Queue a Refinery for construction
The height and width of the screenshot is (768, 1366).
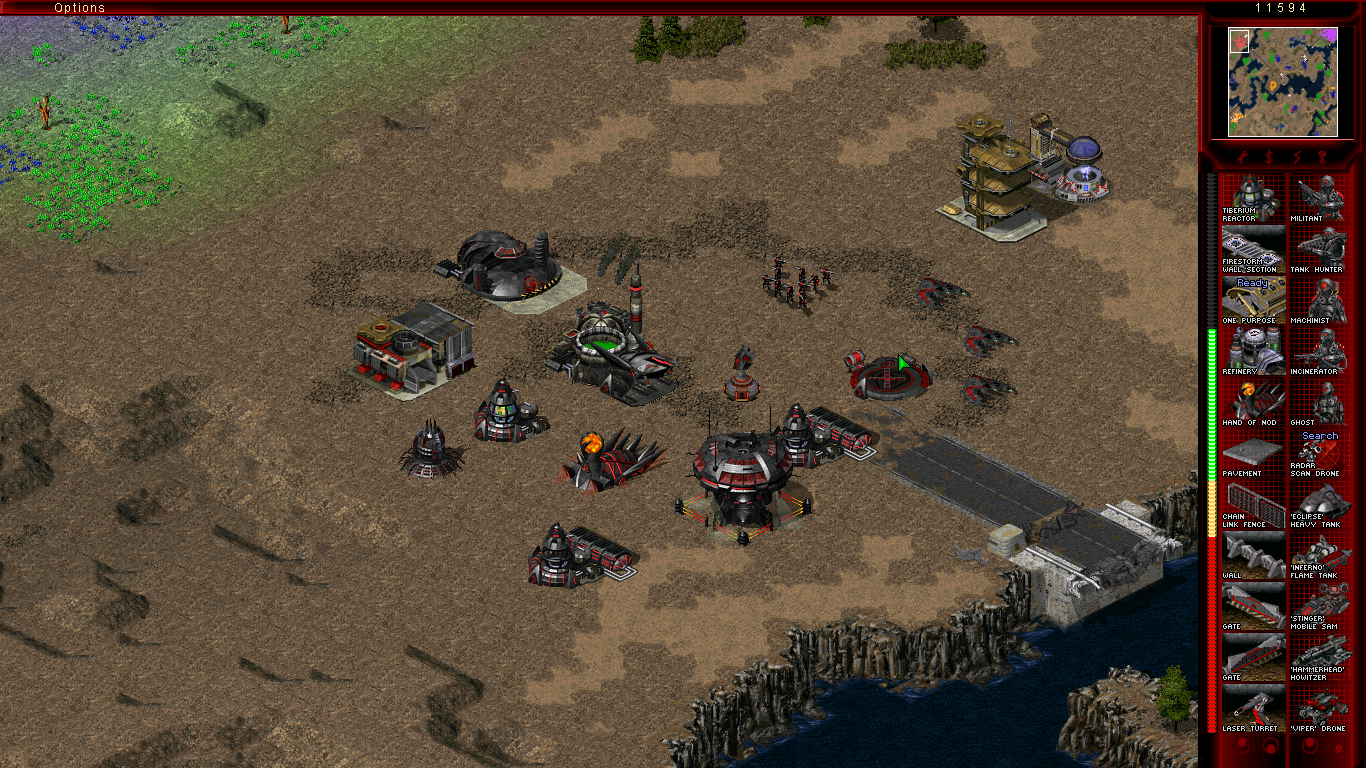pos(1253,351)
